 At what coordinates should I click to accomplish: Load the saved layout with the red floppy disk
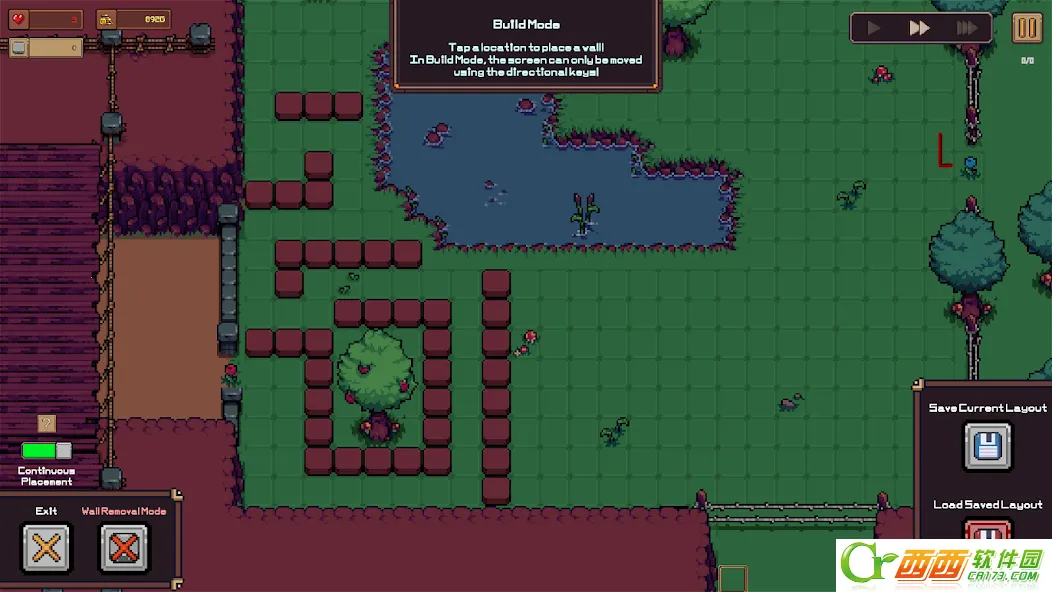click(x=987, y=530)
